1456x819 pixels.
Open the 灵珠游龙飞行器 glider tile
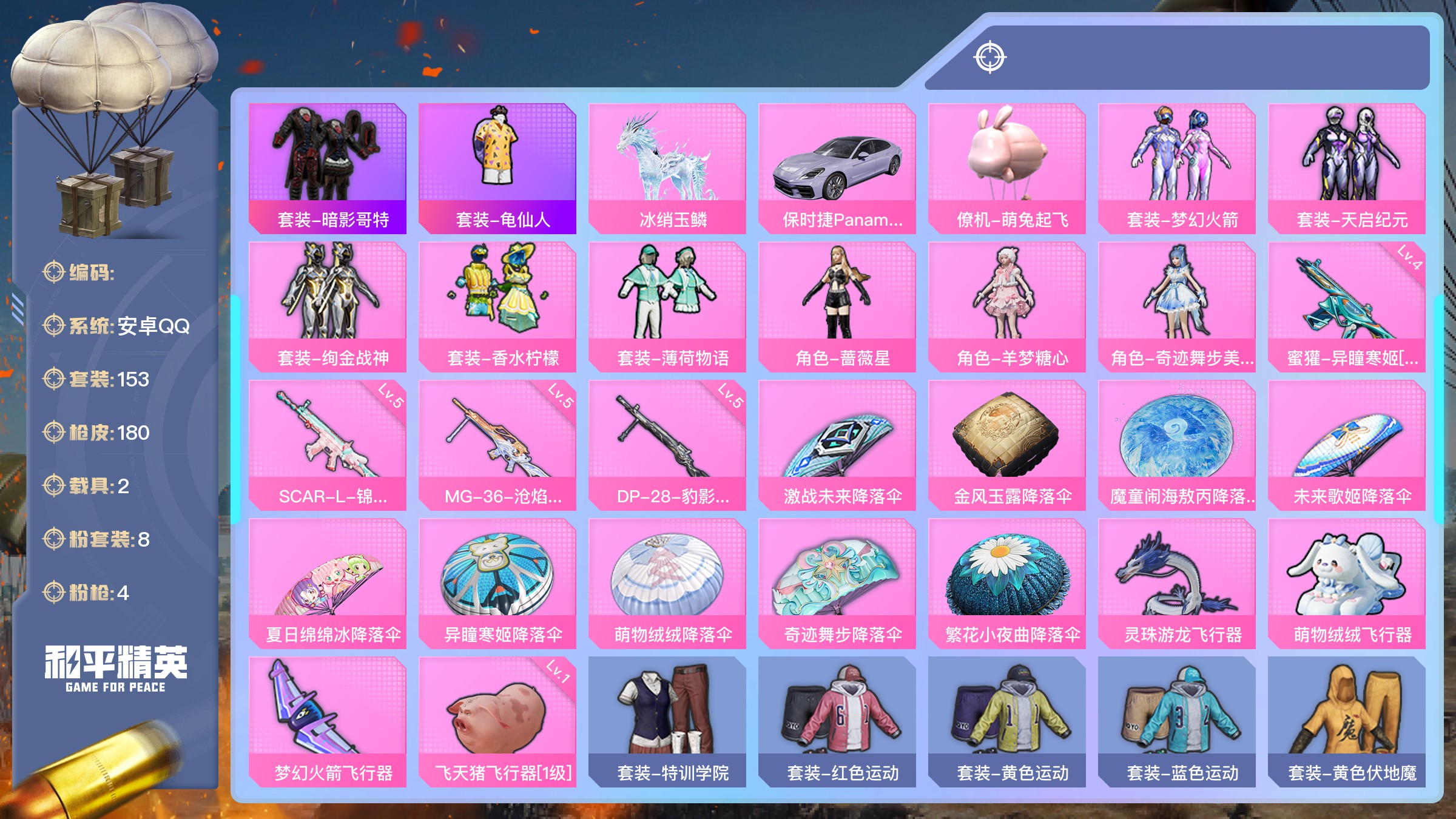click(1177, 583)
